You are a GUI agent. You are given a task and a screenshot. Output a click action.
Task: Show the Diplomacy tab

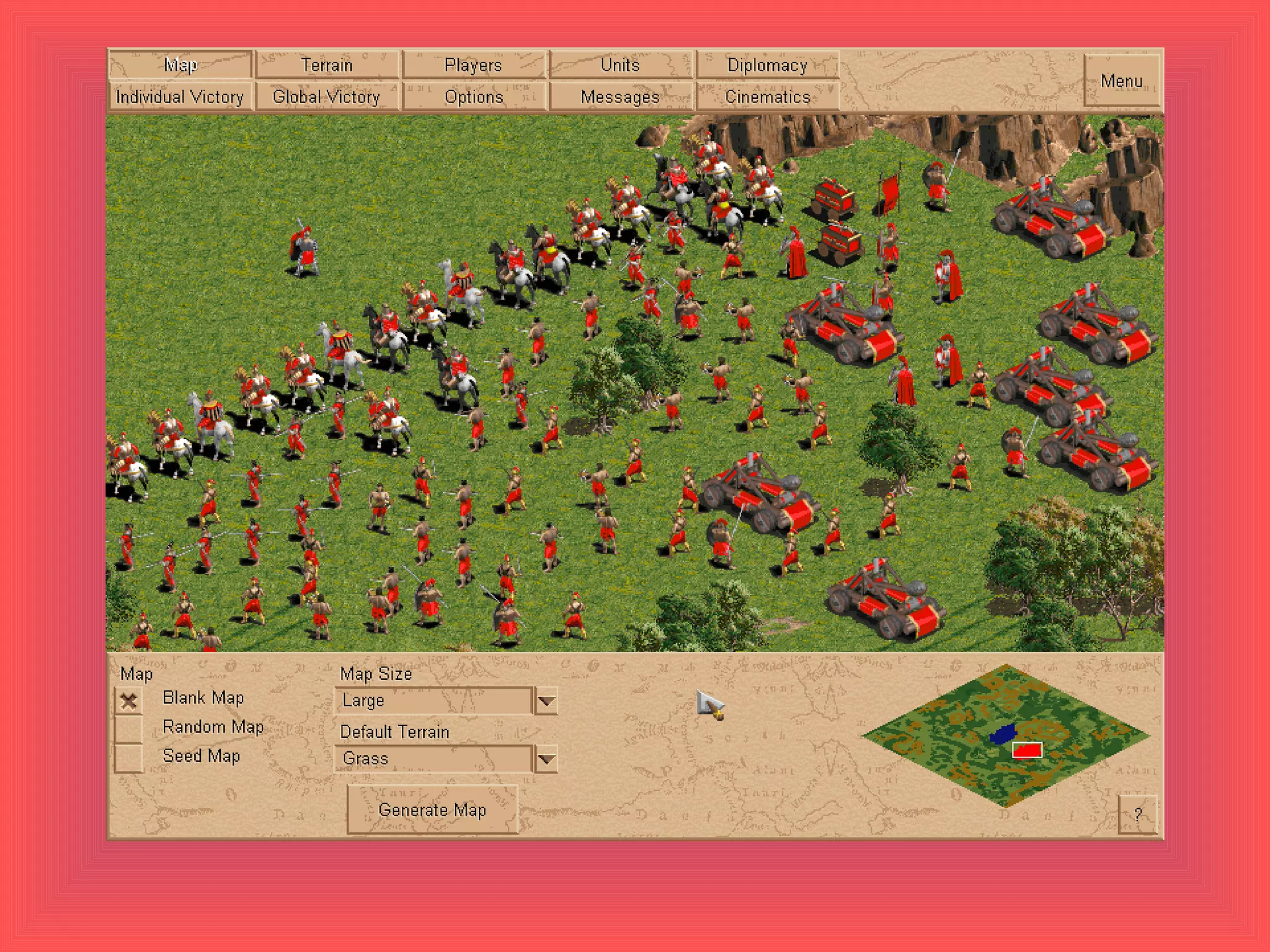tap(767, 65)
